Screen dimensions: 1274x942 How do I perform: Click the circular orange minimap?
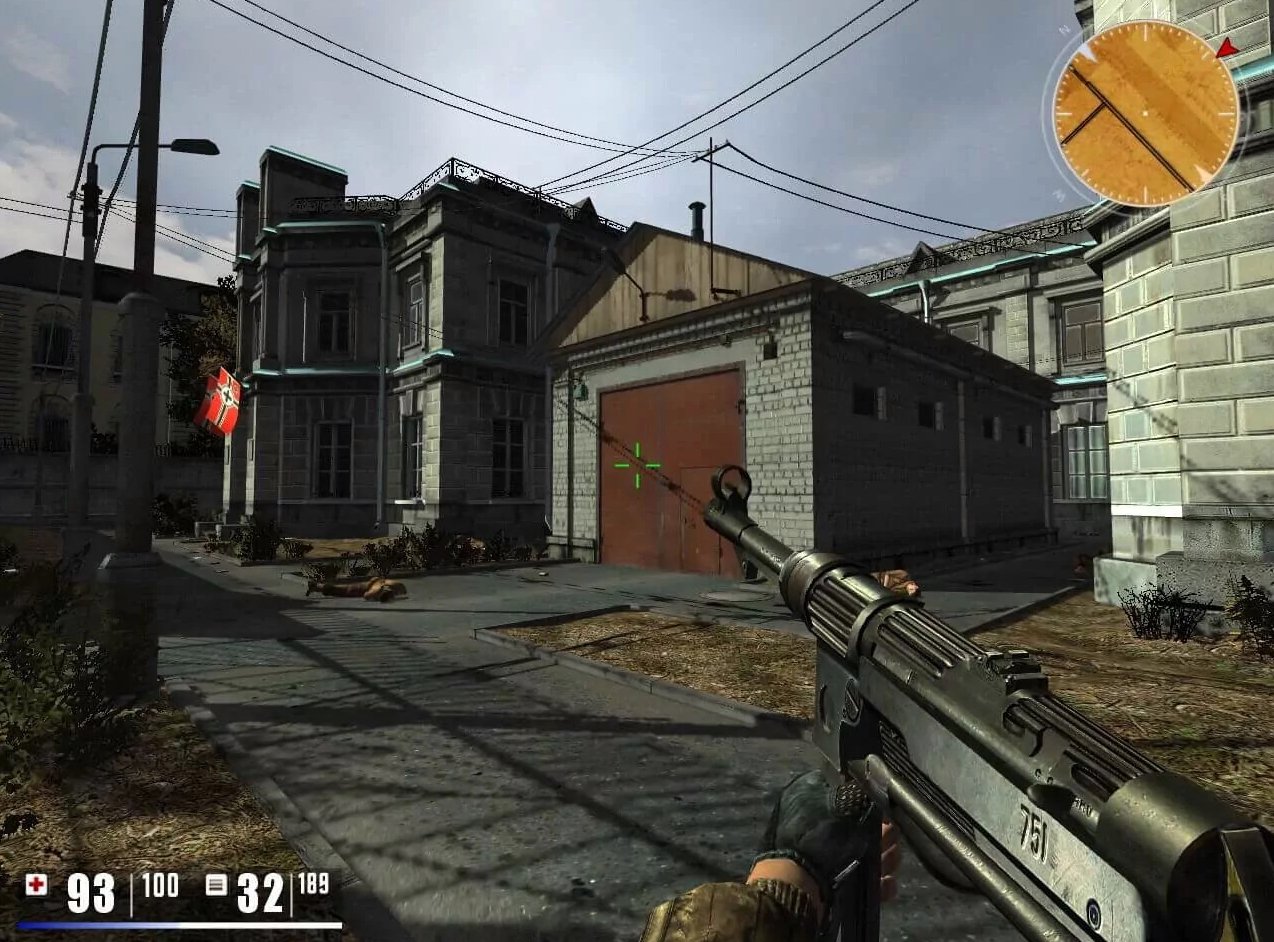coord(1145,113)
